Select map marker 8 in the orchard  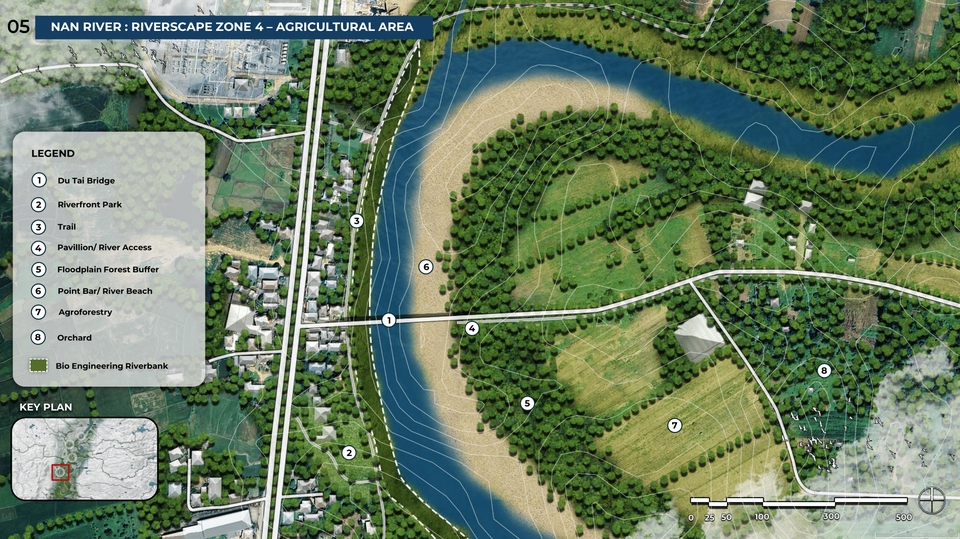[824, 370]
